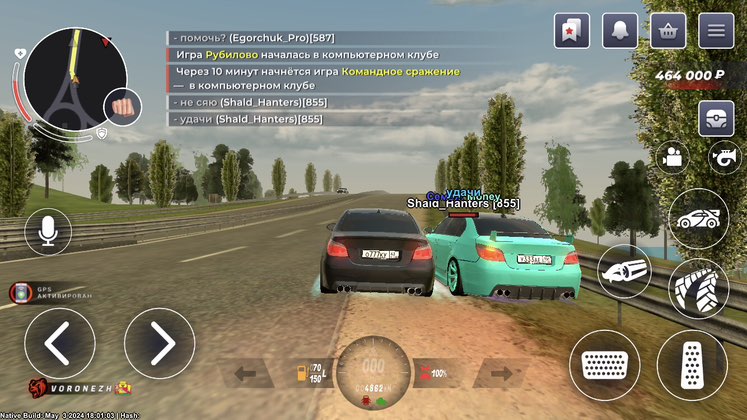The image size is (747, 420).
Task: Steer right with the right arrow
Action: (159, 343)
